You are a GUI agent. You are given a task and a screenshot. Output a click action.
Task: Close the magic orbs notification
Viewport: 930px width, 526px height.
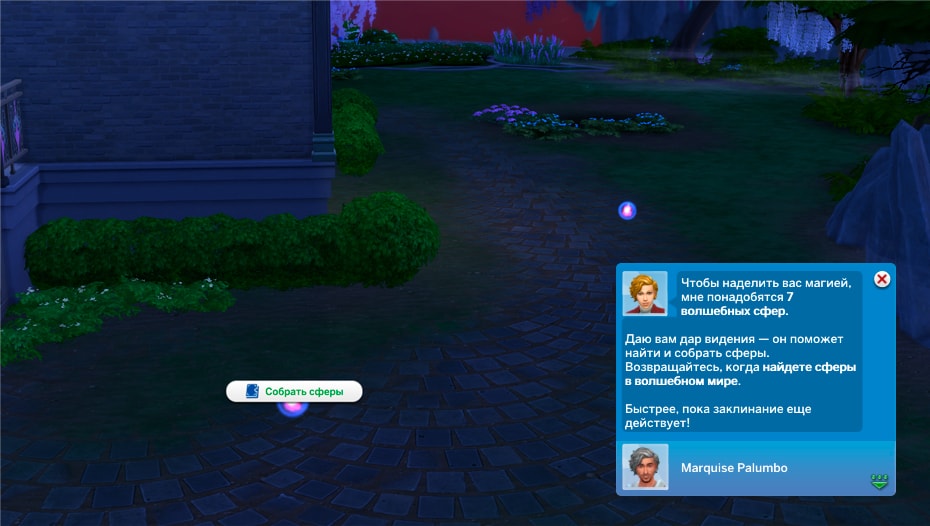[882, 279]
